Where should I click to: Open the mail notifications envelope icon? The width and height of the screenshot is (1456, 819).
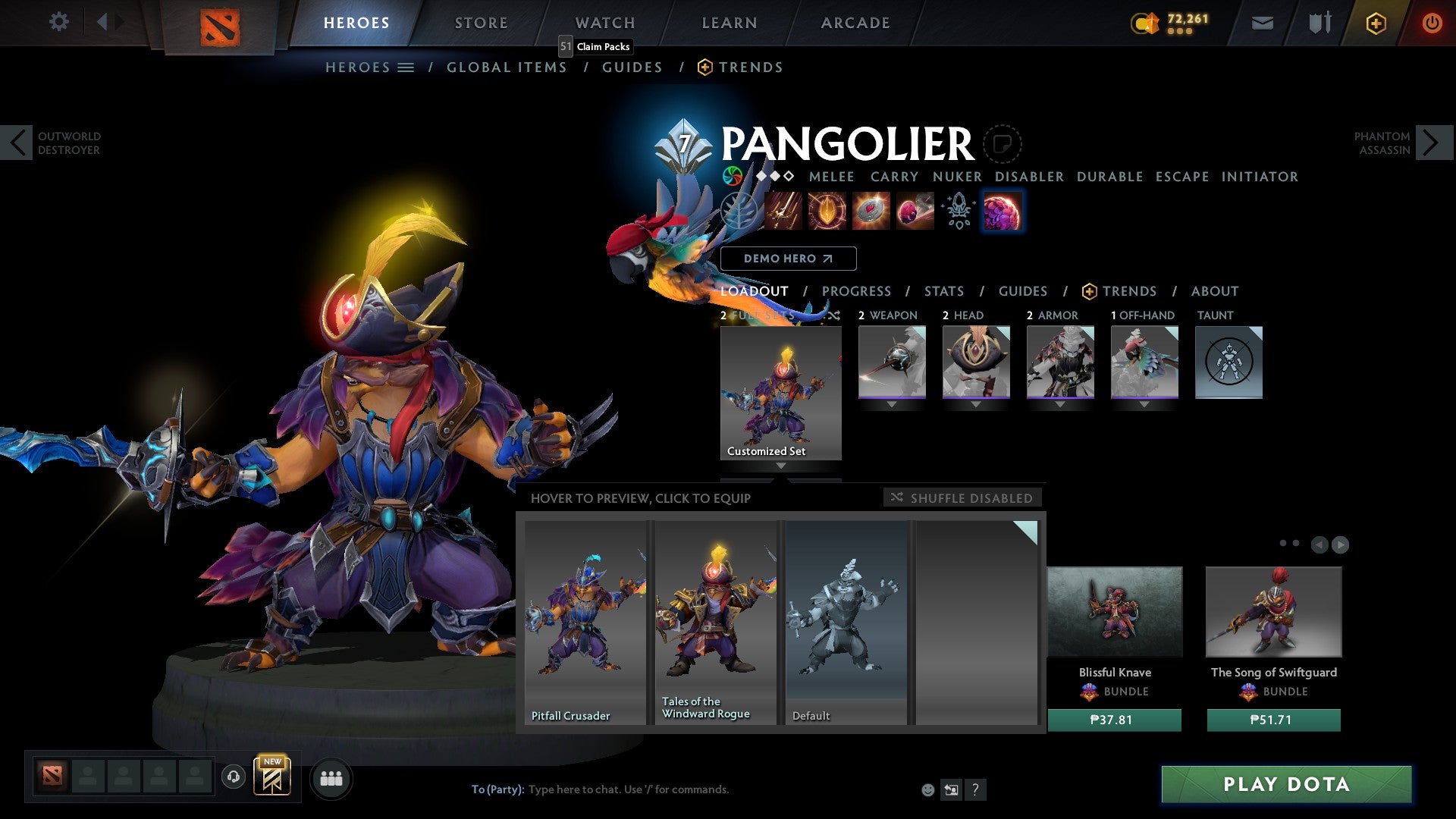1263,23
